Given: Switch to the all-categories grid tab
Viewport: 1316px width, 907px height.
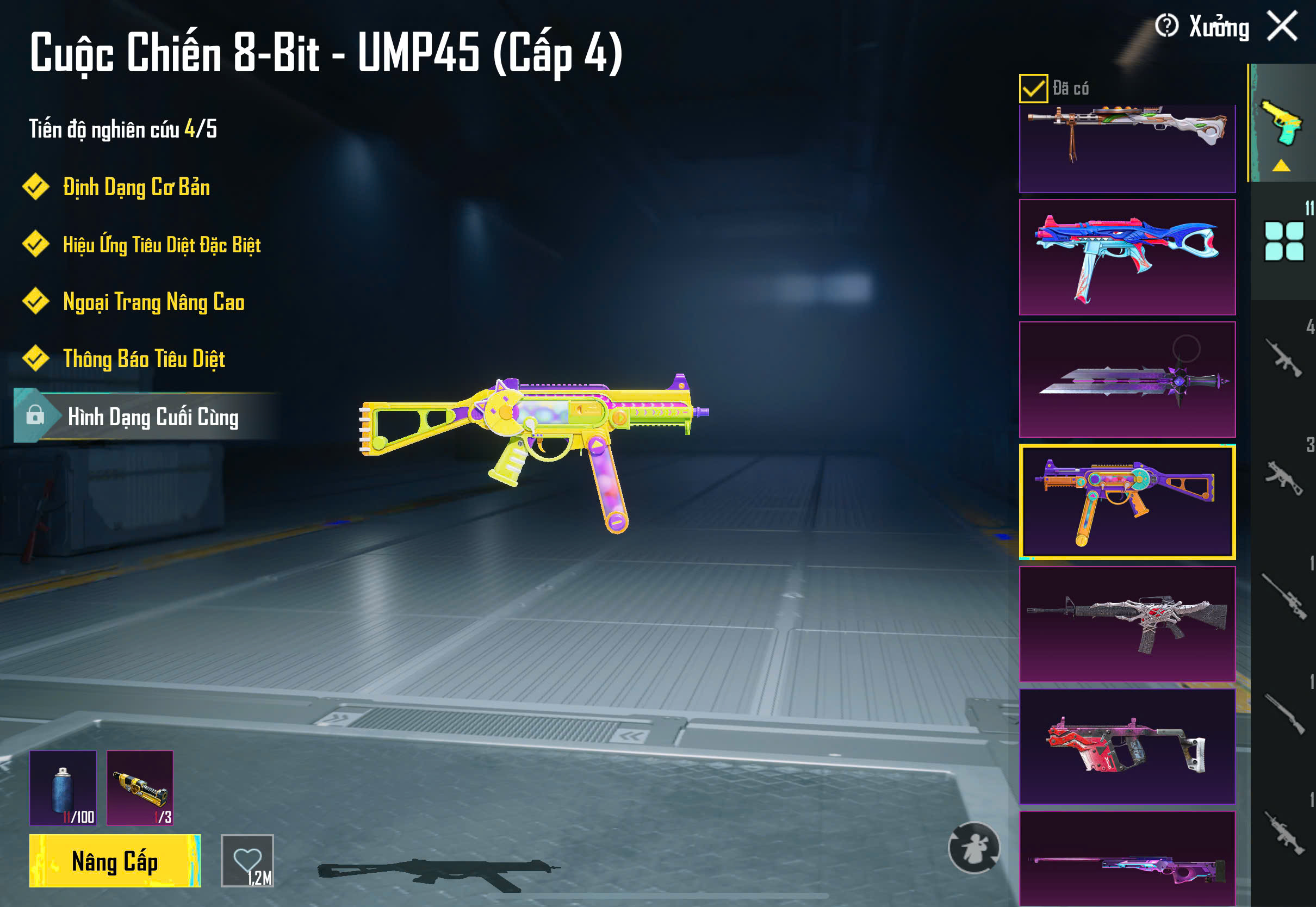Looking at the screenshot, I should (1283, 241).
